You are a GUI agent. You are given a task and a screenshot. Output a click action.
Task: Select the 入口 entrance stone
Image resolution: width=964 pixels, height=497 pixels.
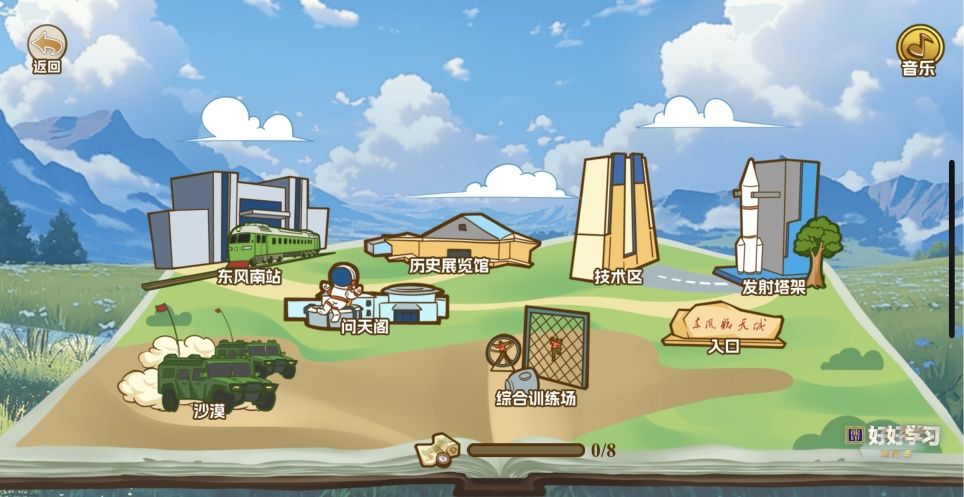[724, 325]
